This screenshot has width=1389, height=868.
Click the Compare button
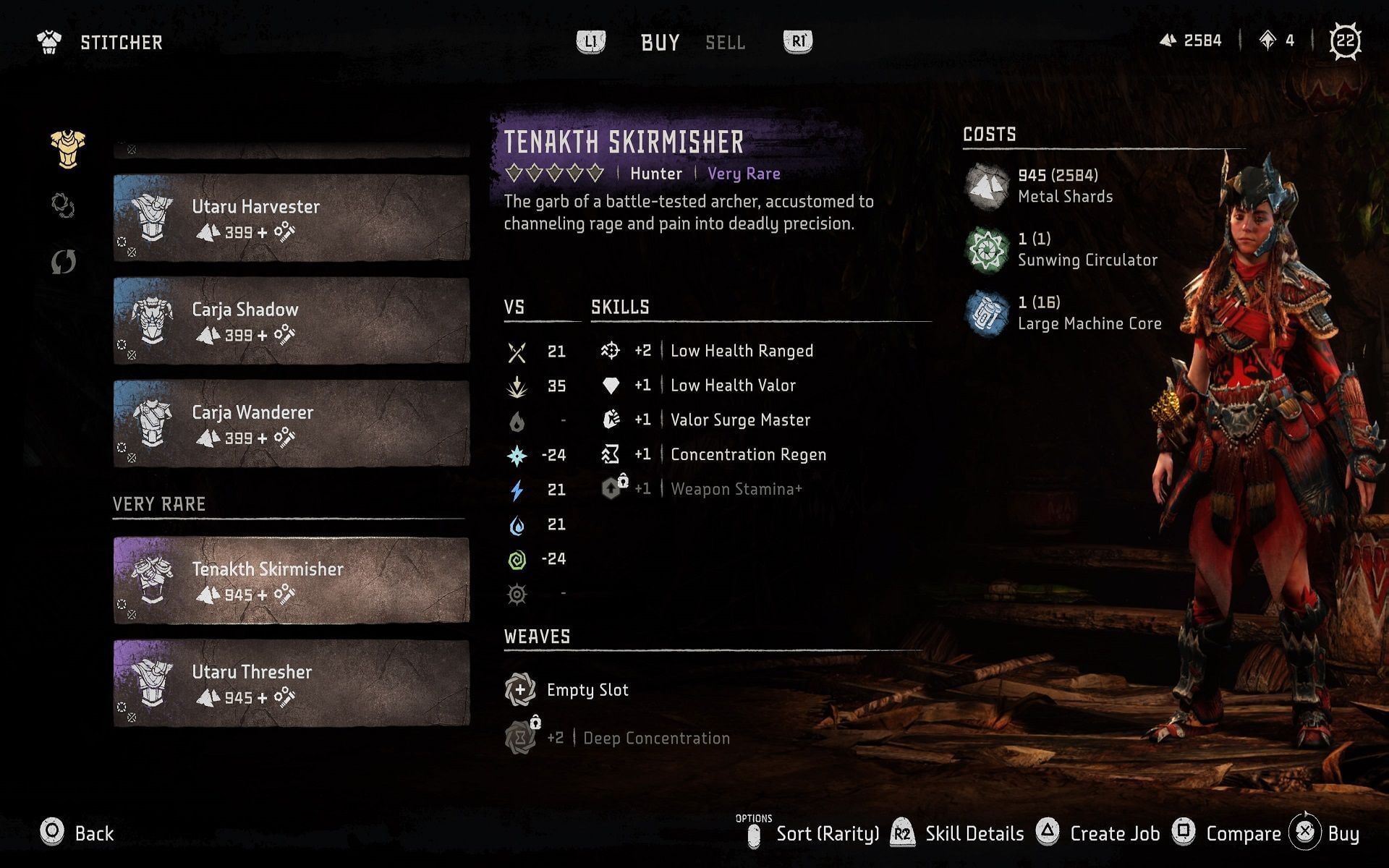1243,833
